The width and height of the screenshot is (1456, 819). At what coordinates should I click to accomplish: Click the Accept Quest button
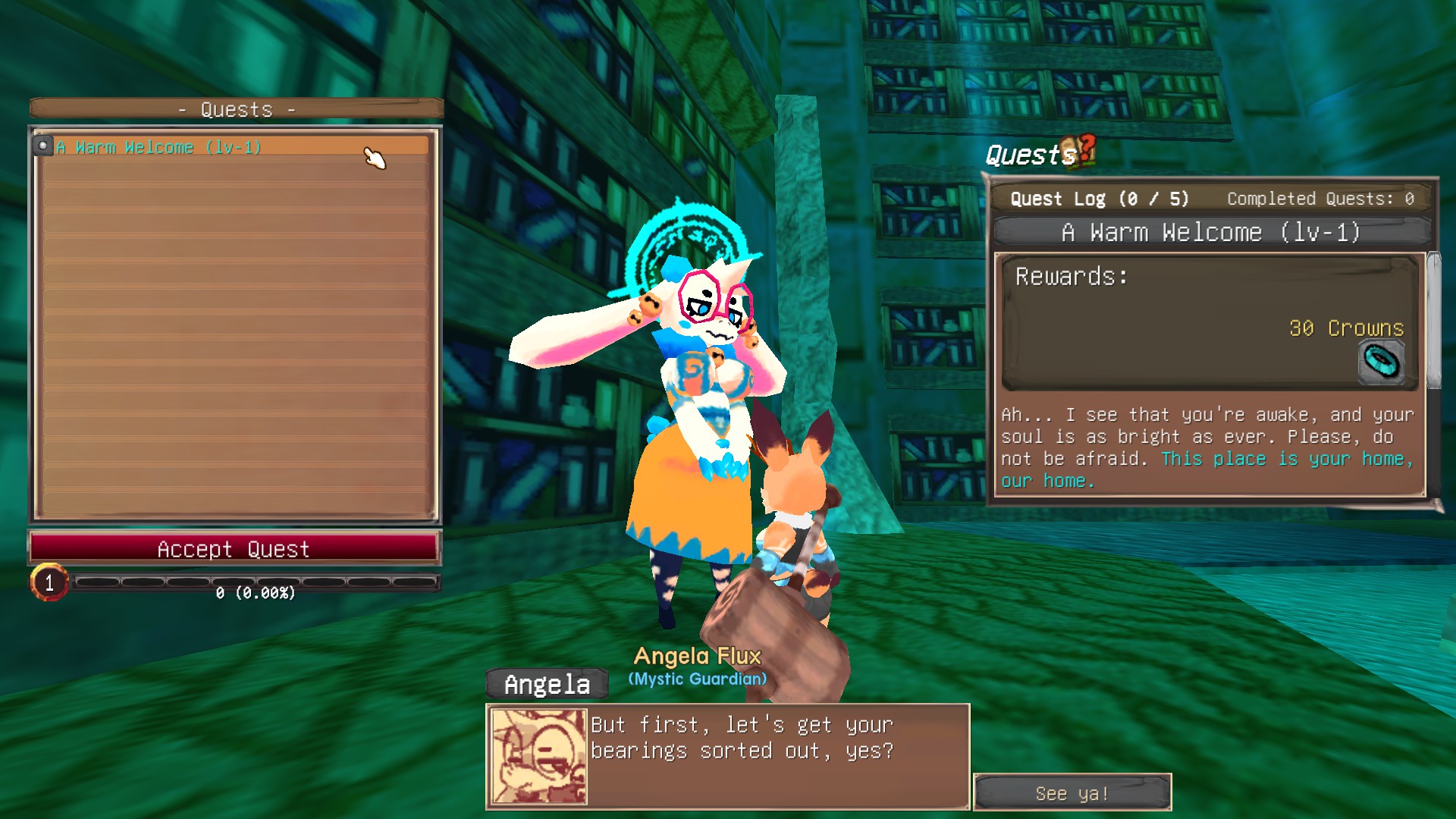[x=234, y=548]
